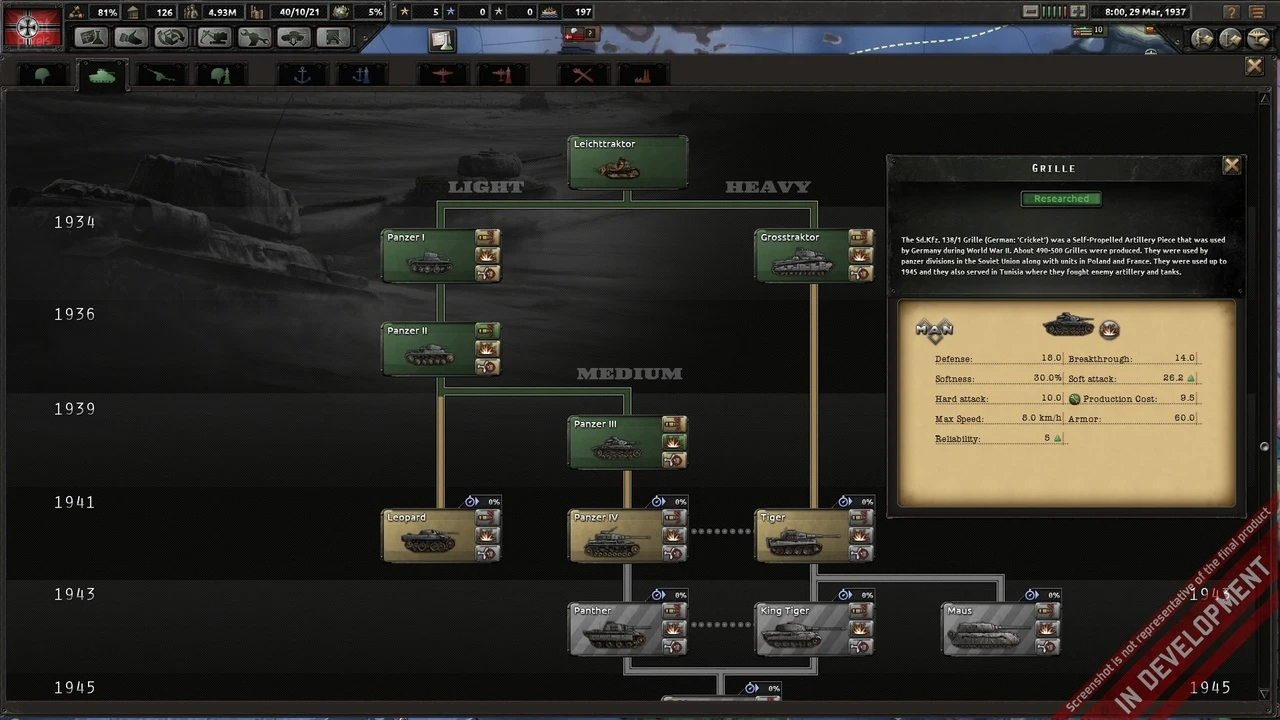Select the Panther tank technology
The image size is (1280, 720).
coord(615,630)
